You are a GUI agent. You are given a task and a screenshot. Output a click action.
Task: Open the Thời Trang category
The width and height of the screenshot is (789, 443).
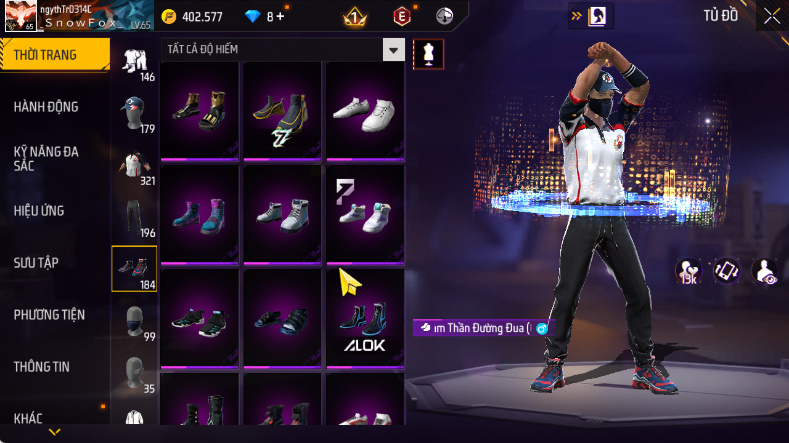pyautogui.click(x=47, y=55)
